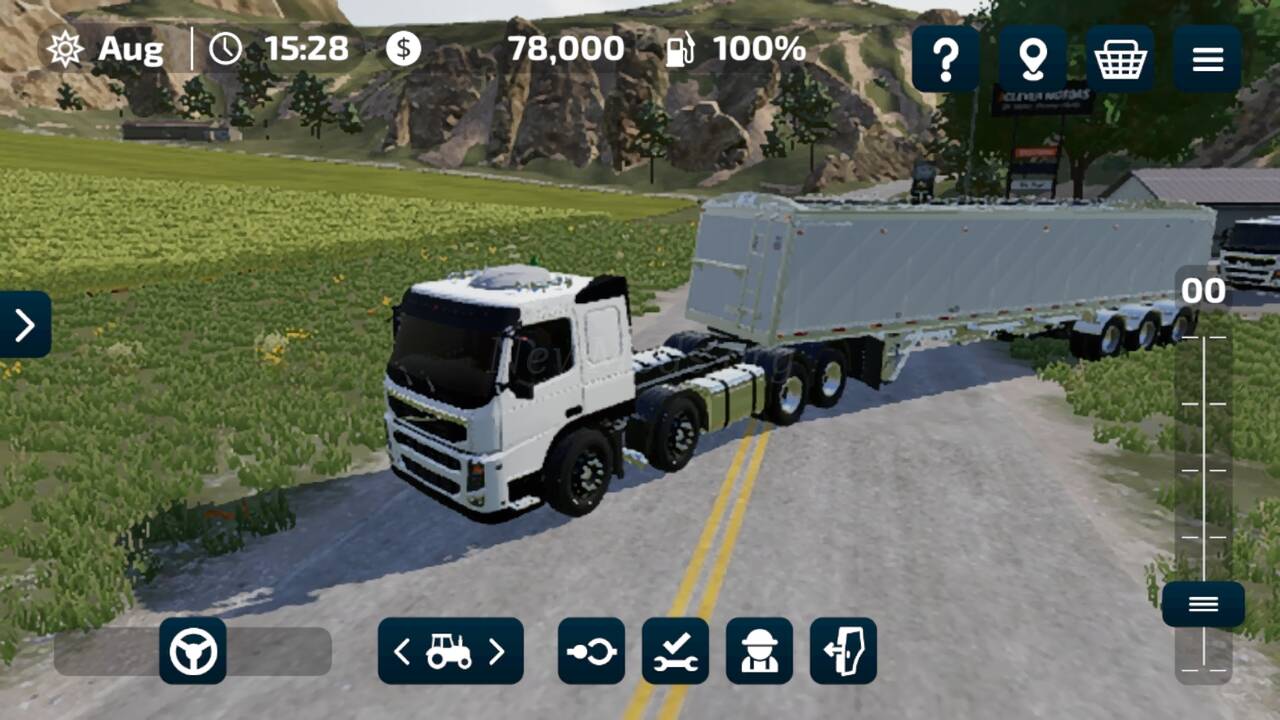Tap the steering wheel control

(193, 651)
